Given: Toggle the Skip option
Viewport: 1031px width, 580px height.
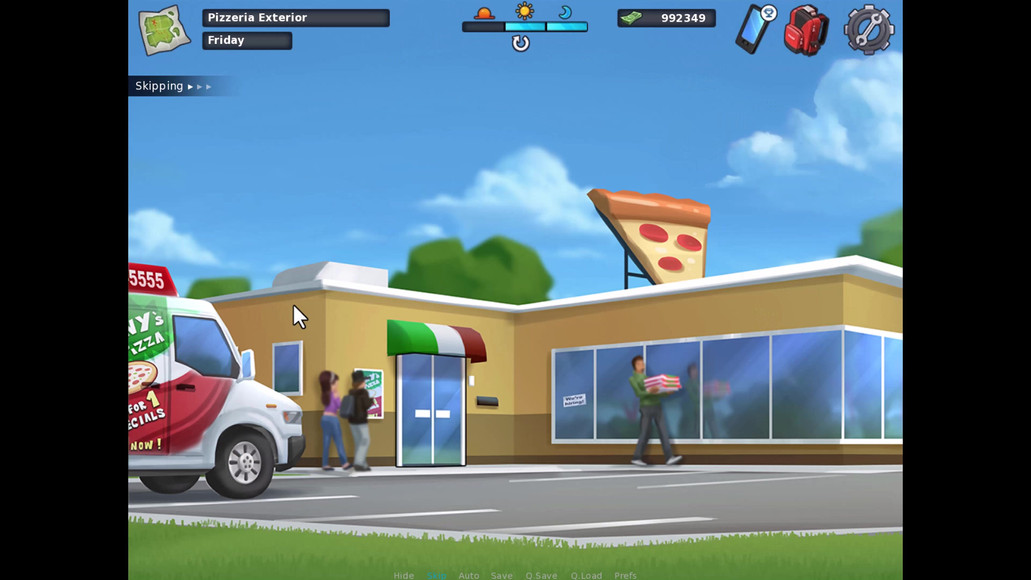Looking at the screenshot, I should [x=437, y=575].
